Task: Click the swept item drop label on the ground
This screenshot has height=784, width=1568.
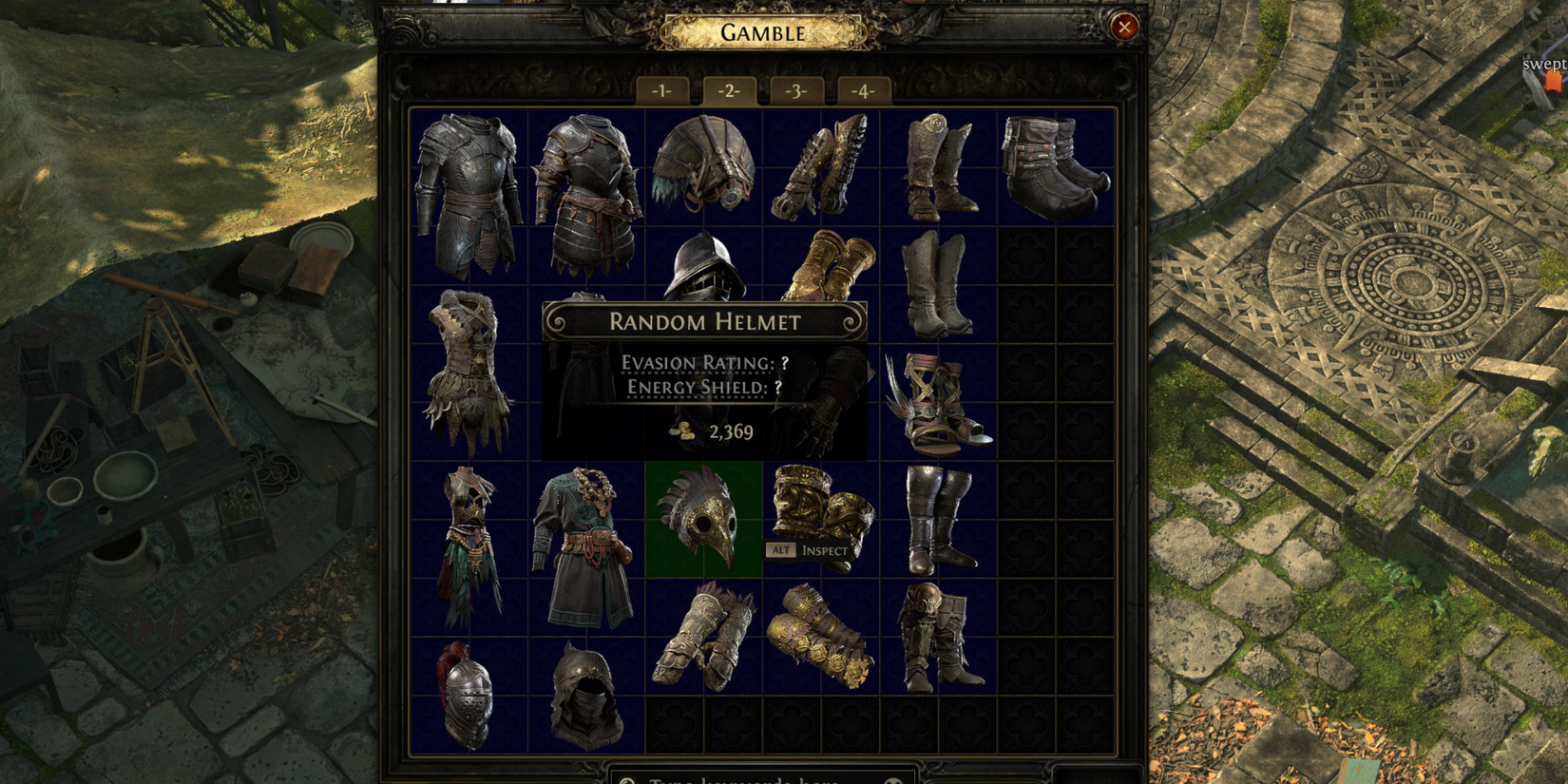Action: [1542, 64]
